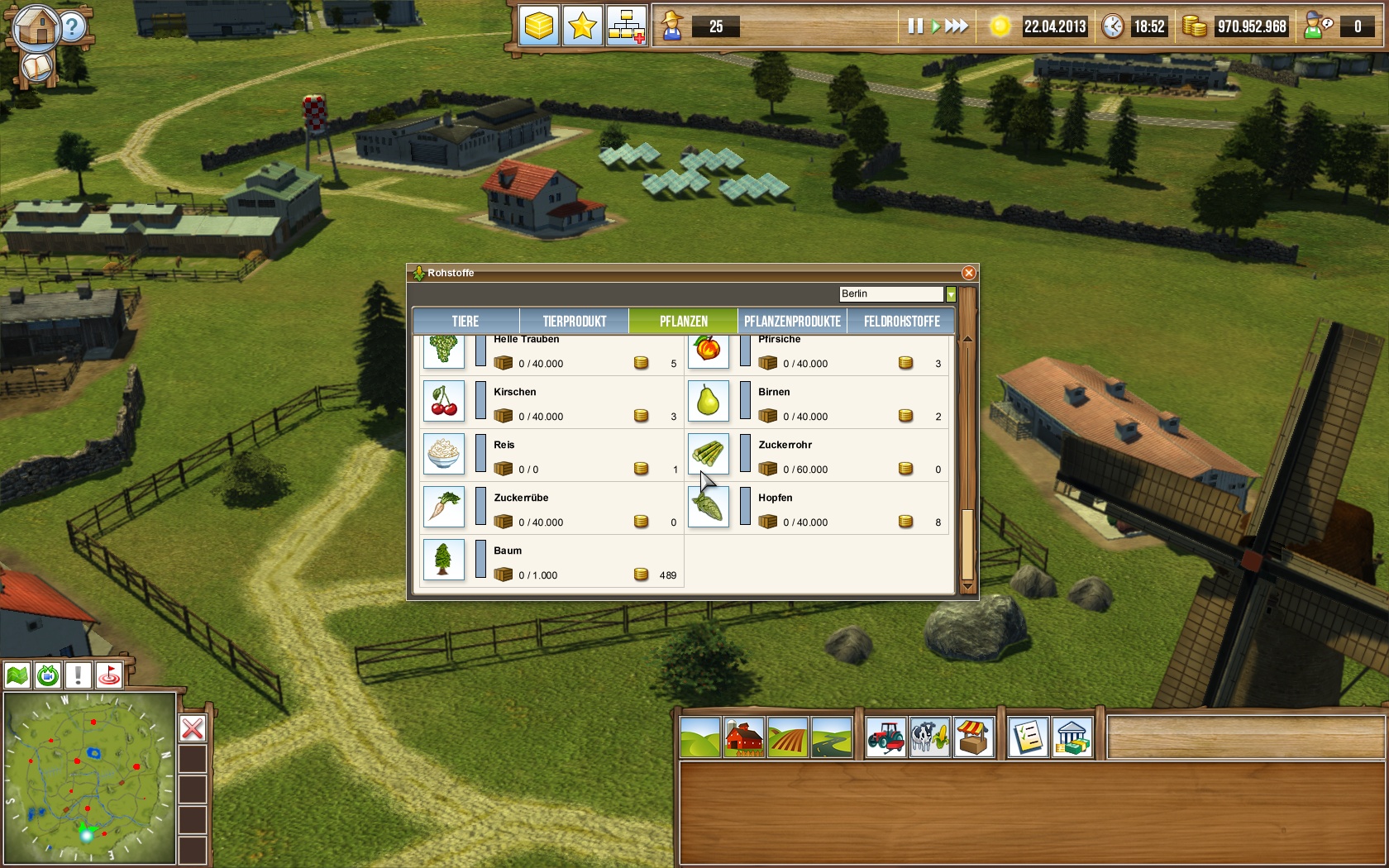
Task: Pause the game
Action: tap(914, 26)
